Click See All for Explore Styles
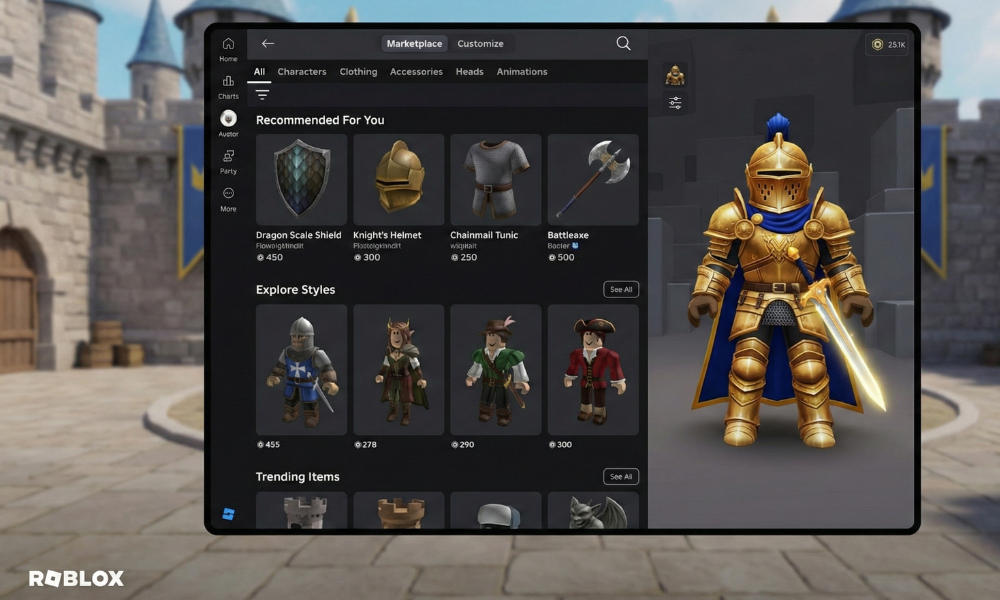Viewport: 1000px width, 600px height. (621, 290)
